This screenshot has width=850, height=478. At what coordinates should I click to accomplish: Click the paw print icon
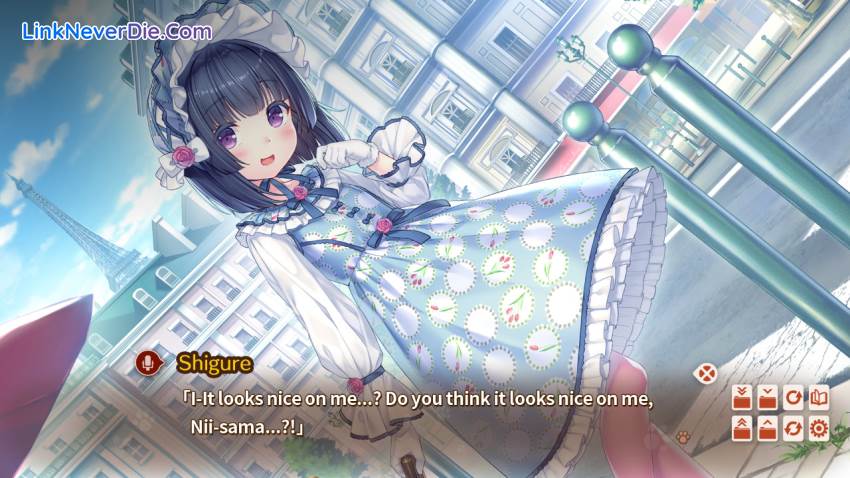(x=684, y=437)
